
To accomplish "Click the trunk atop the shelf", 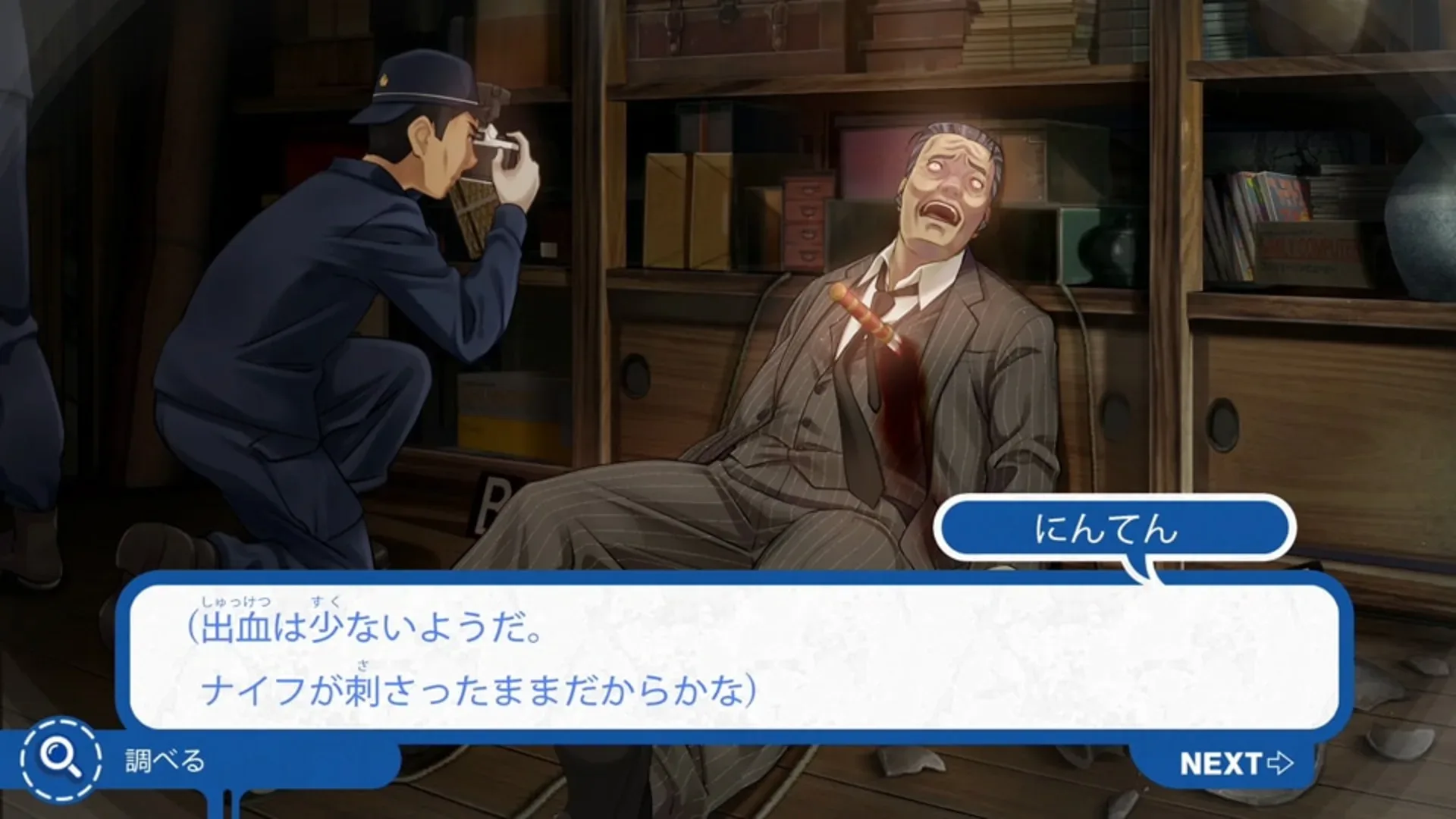I will (x=720, y=30).
